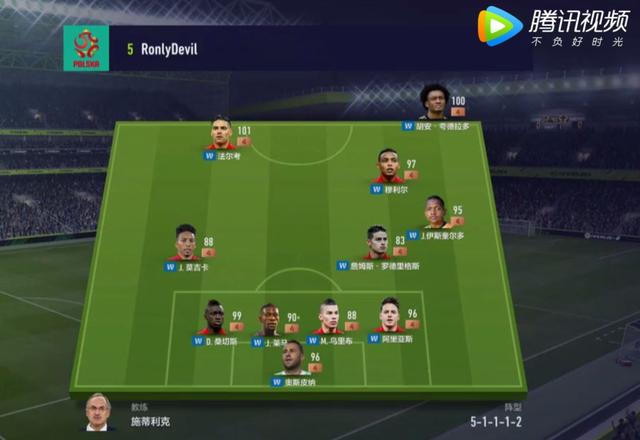Click the Polska team crest
Image resolution: width=640 pixels, height=440 pixels.
[x=84, y=47]
